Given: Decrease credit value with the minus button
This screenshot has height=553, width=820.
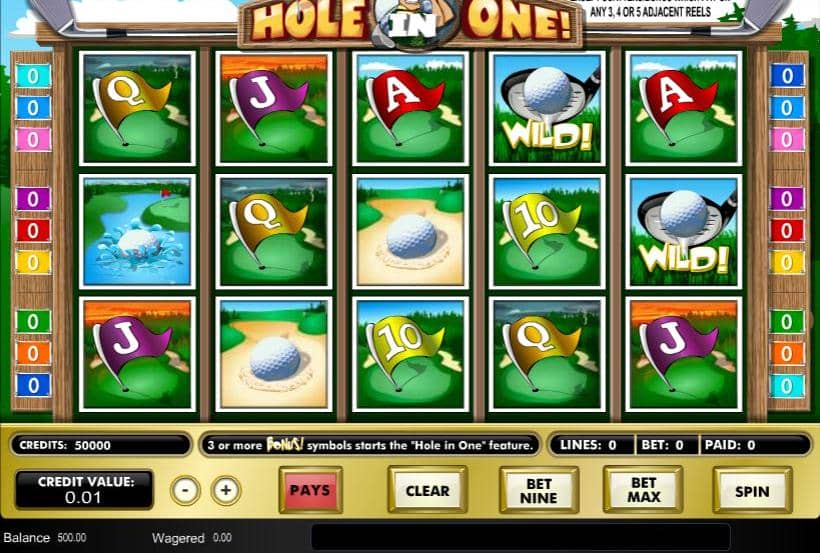Looking at the screenshot, I should coord(185,490).
